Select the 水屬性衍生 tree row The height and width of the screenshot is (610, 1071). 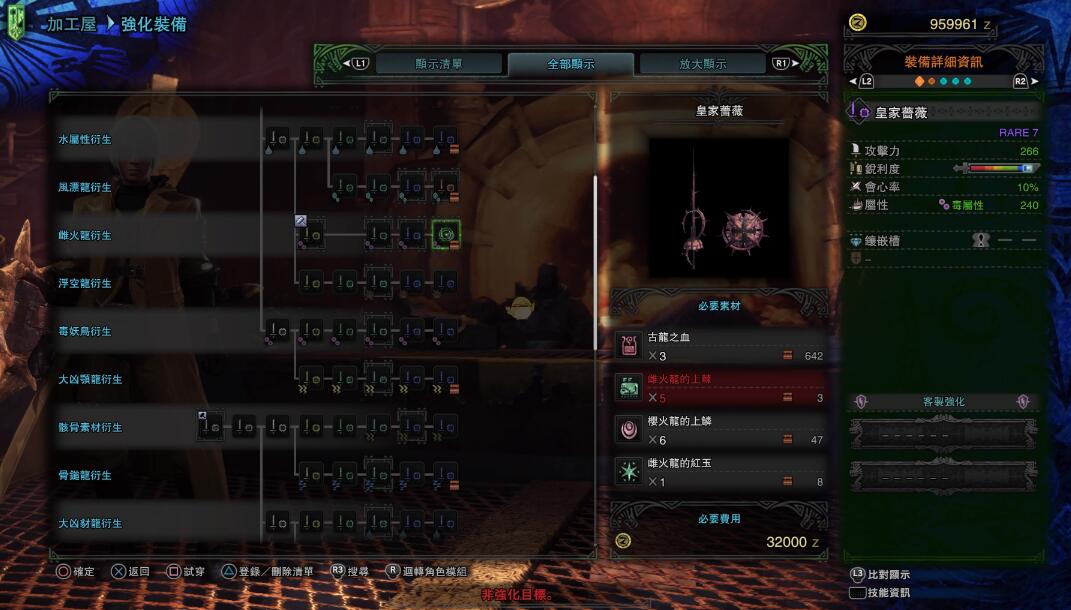pyautogui.click(x=85, y=139)
